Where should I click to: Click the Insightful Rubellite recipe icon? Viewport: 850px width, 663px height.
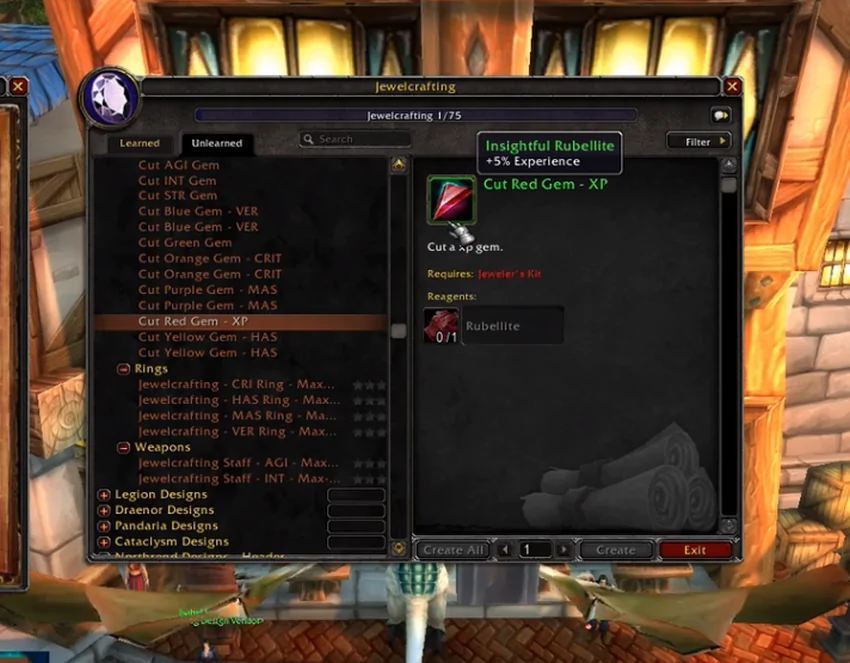pos(451,200)
